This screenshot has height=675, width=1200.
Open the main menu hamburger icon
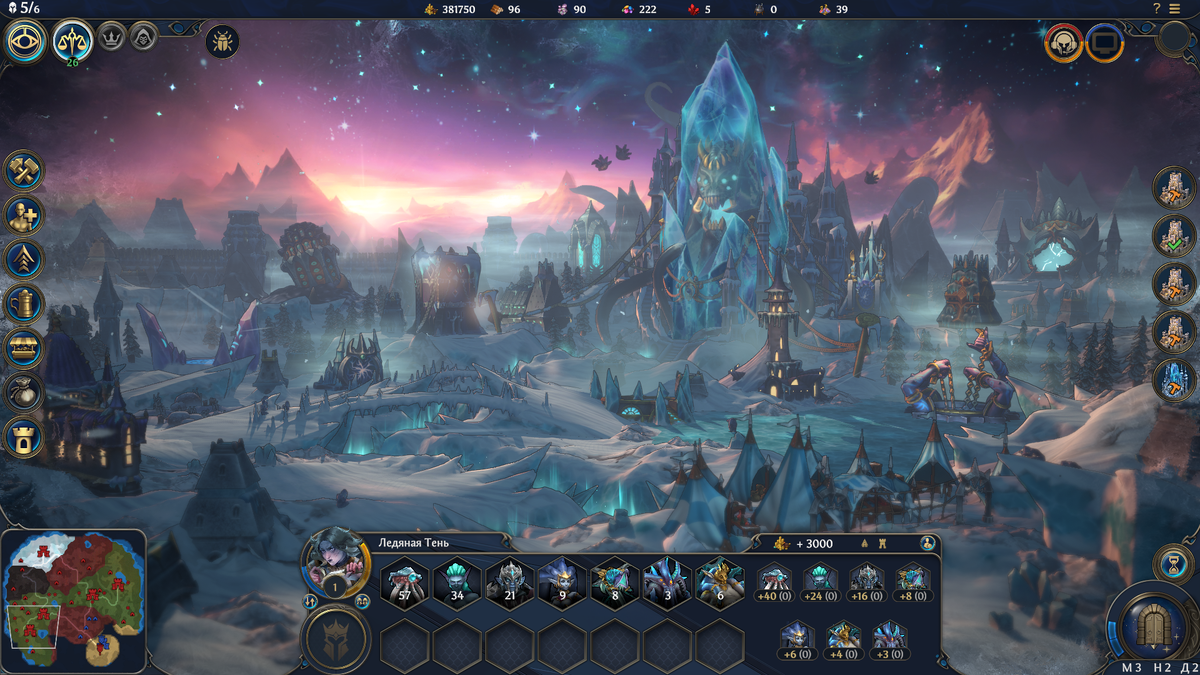click(x=1184, y=9)
